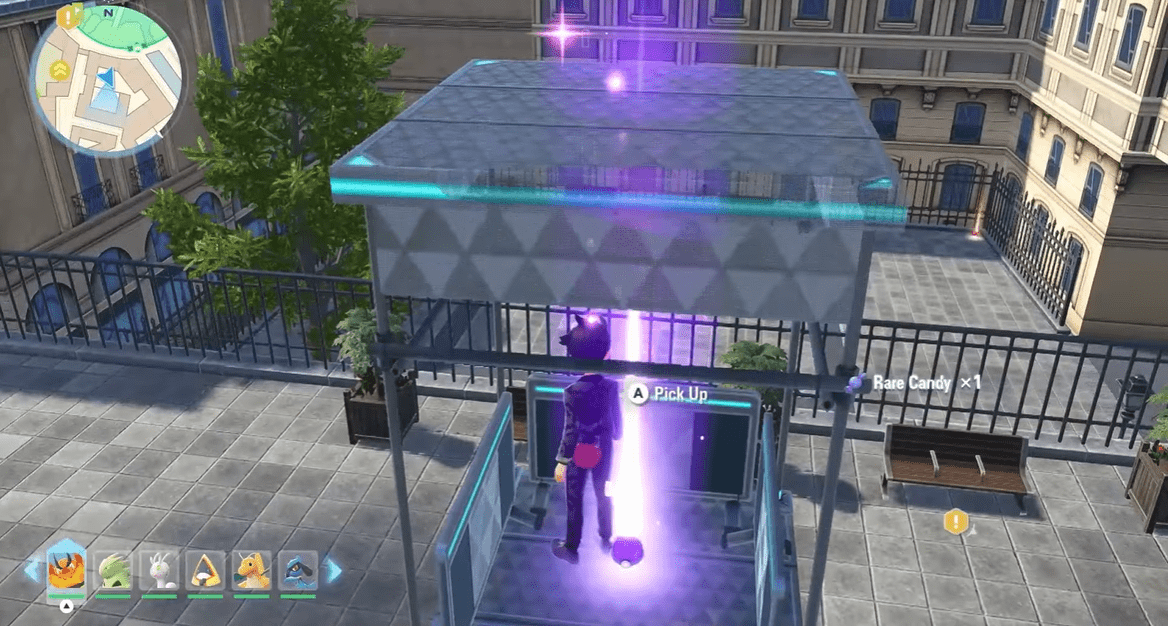
Task: Click the left arrow beside the party bar
Action: (32, 570)
